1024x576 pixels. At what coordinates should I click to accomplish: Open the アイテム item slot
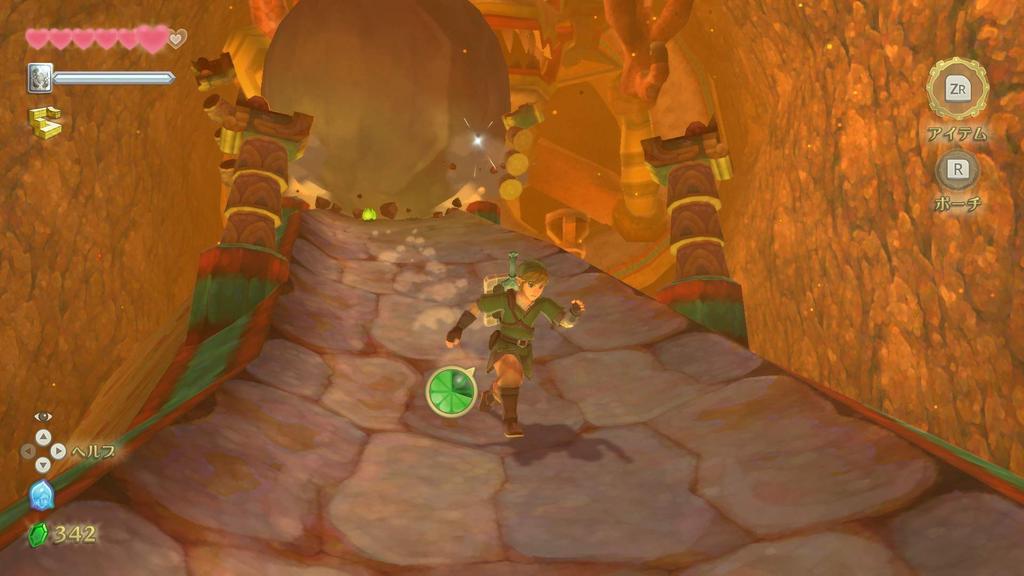957,89
